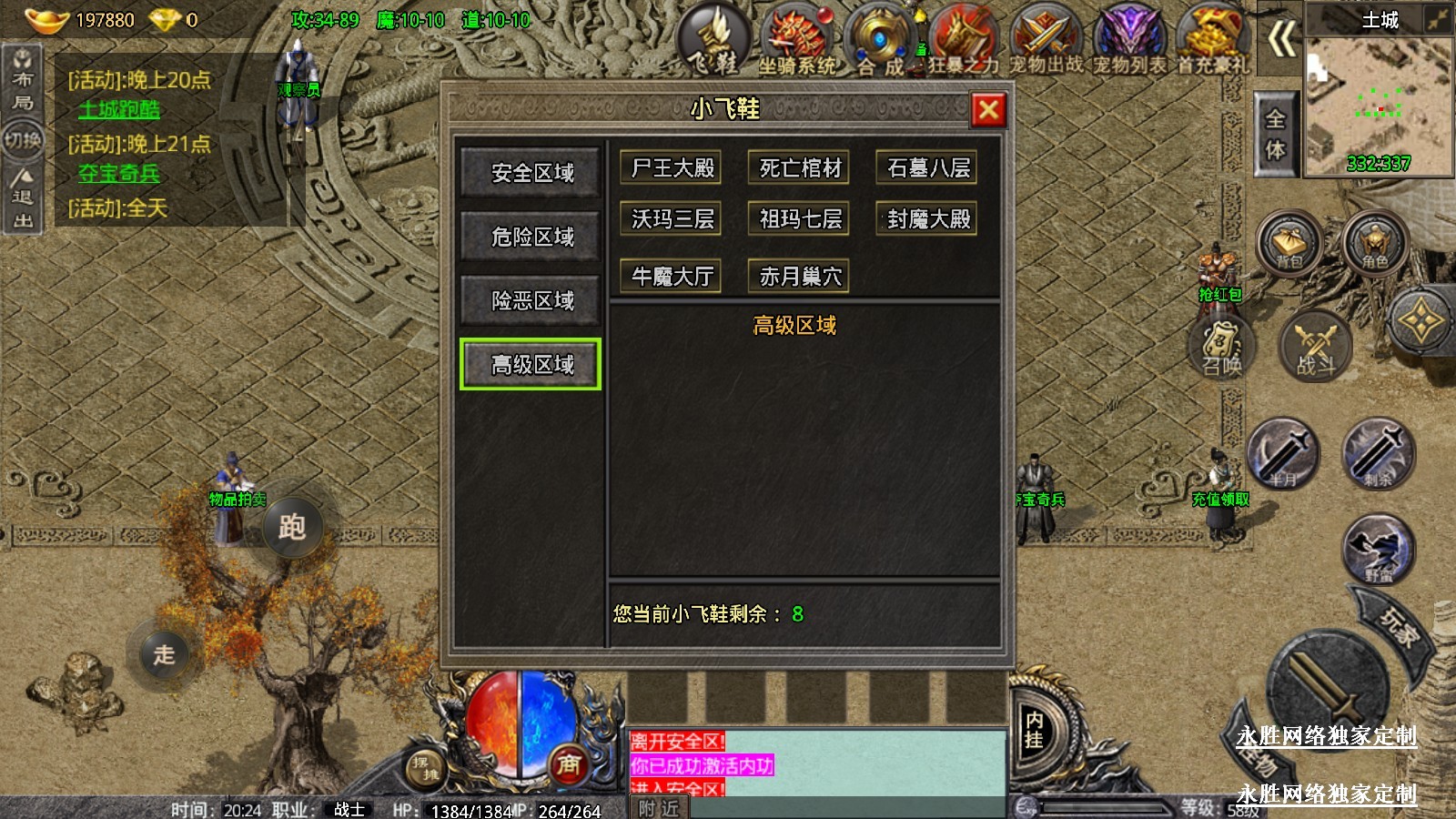Toggle the 跑 run button
Image resolution: width=1456 pixels, height=819 pixels.
coord(291,527)
